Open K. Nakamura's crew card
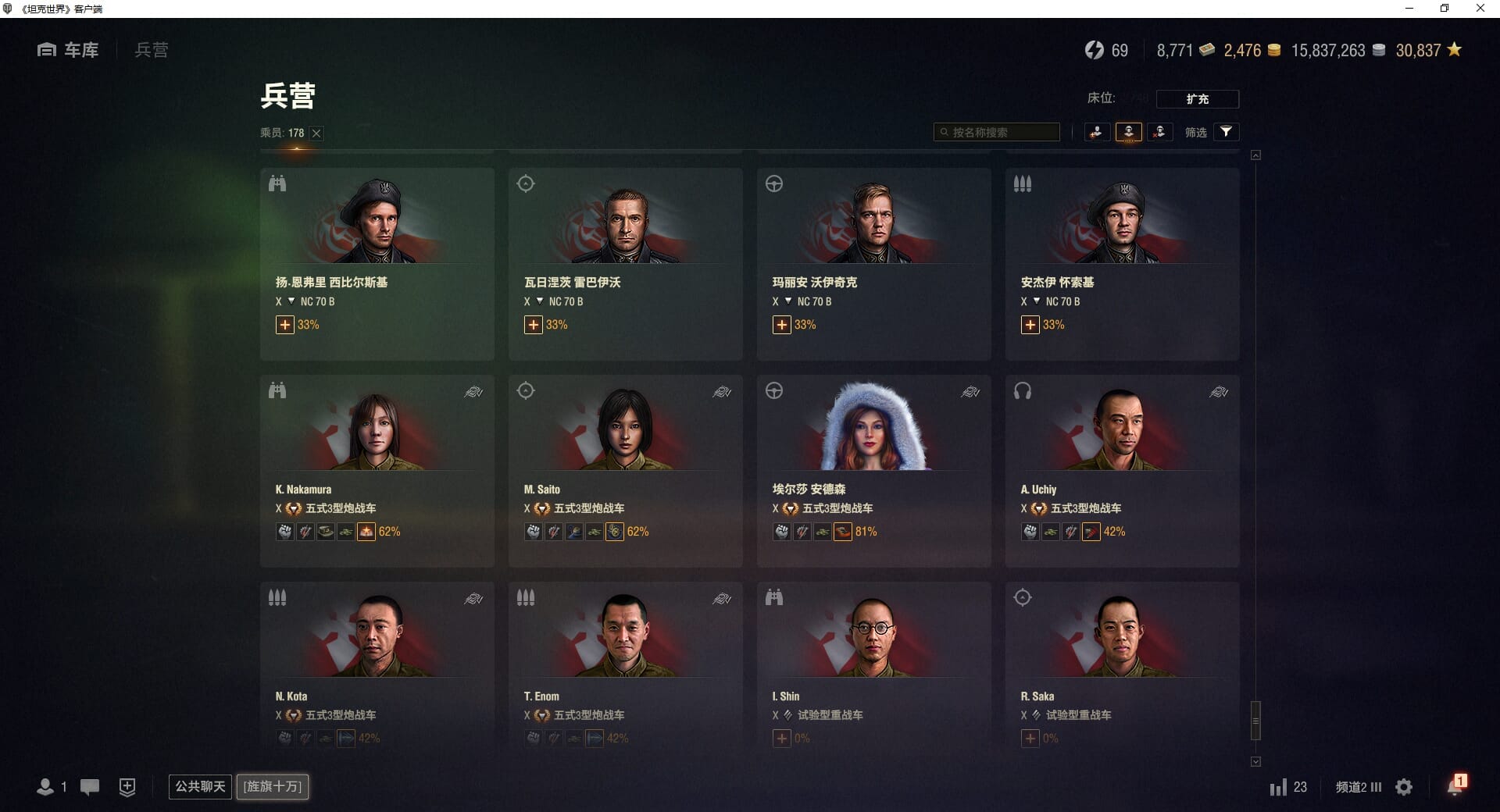 pos(377,470)
